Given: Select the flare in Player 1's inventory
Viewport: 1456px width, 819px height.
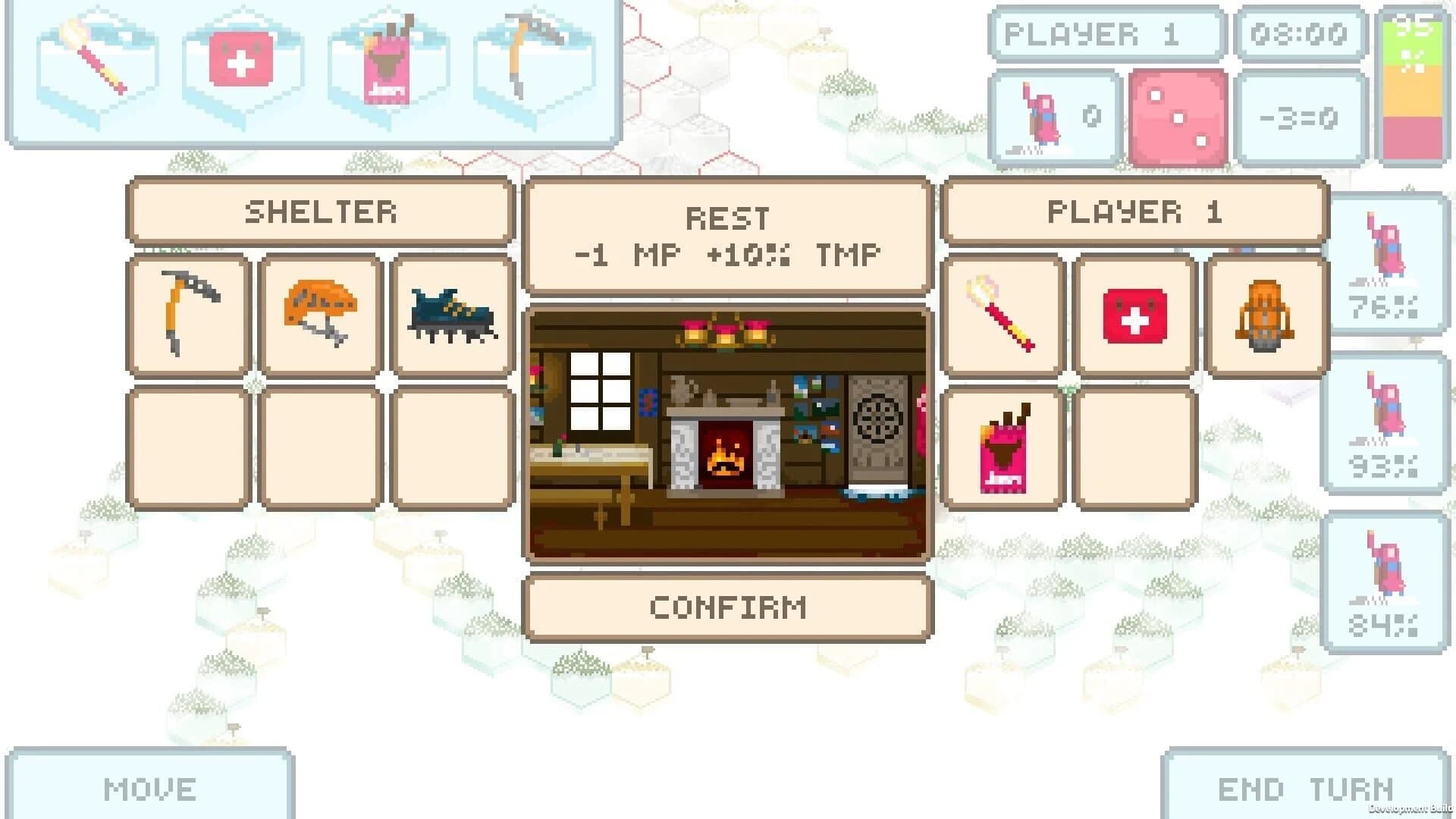Looking at the screenshot, I should [x=1003, y=315].
